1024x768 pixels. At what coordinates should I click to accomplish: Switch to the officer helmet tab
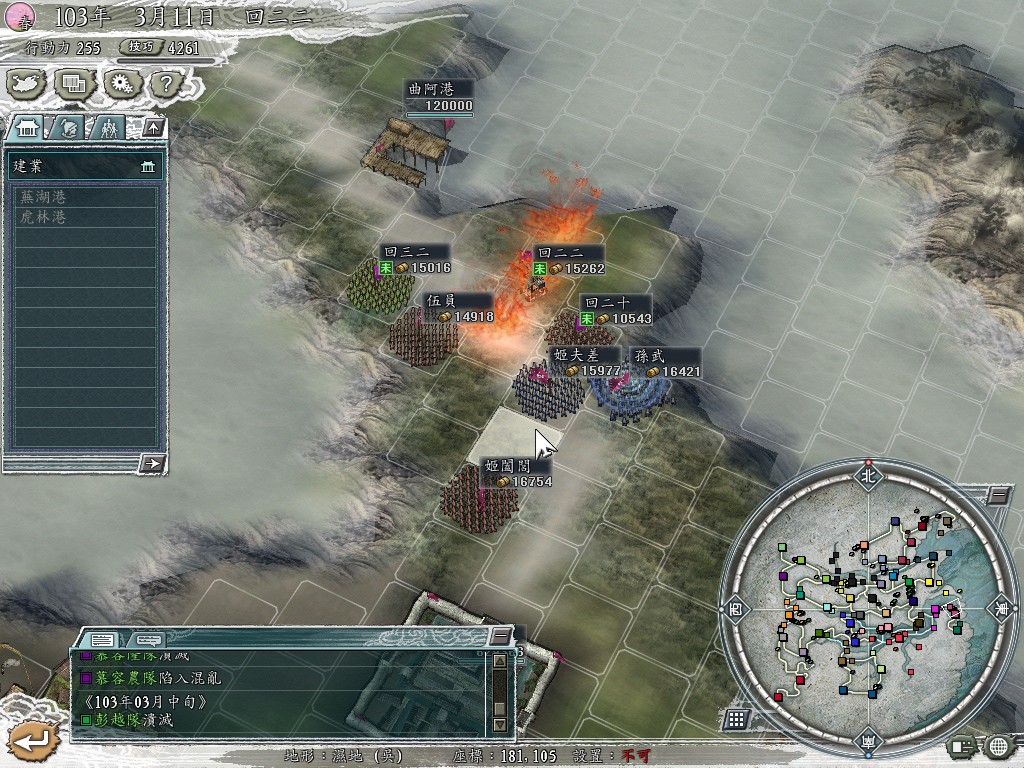coord(69,127)
